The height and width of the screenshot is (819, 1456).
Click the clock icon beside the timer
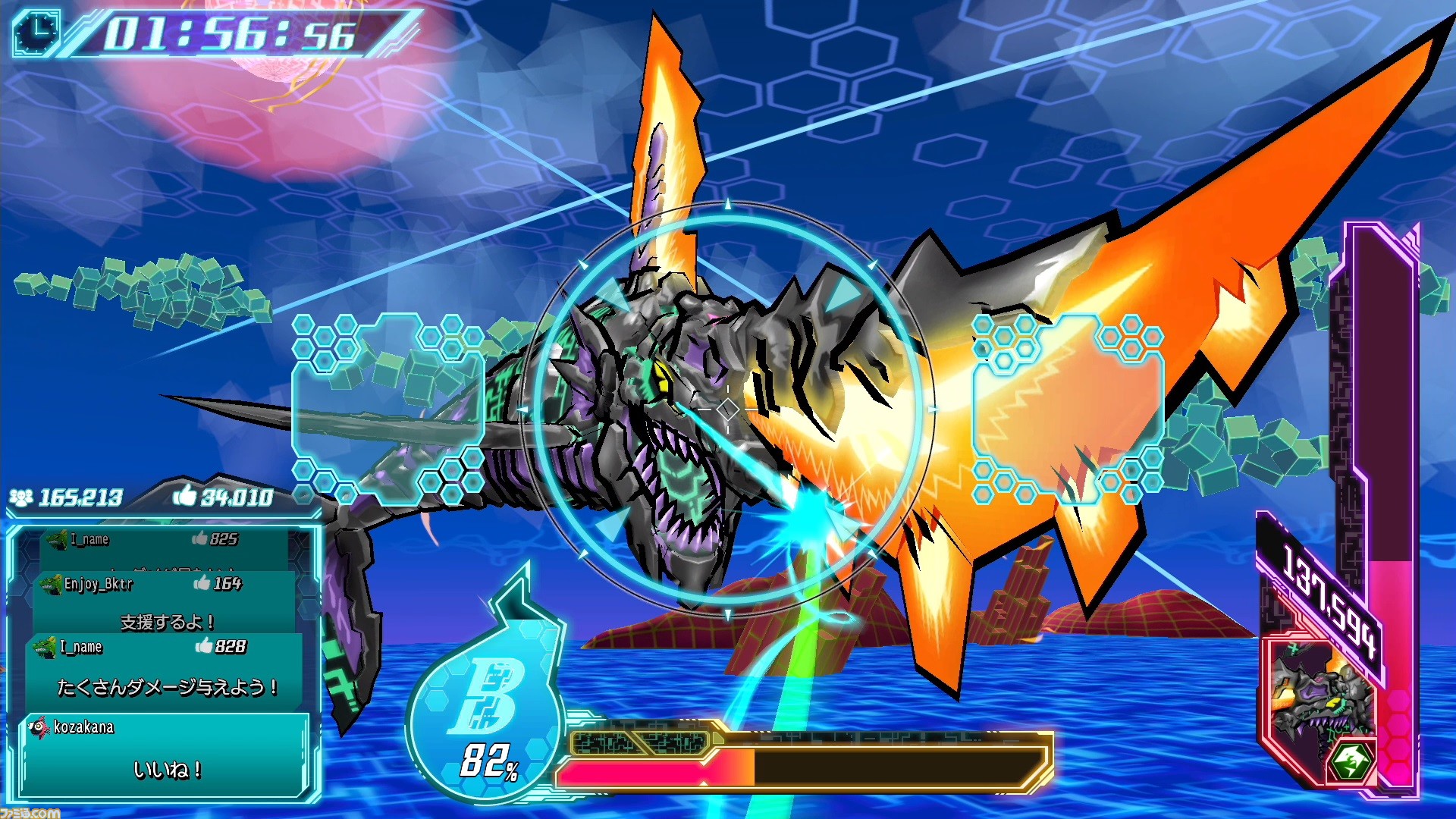point(36,32)
